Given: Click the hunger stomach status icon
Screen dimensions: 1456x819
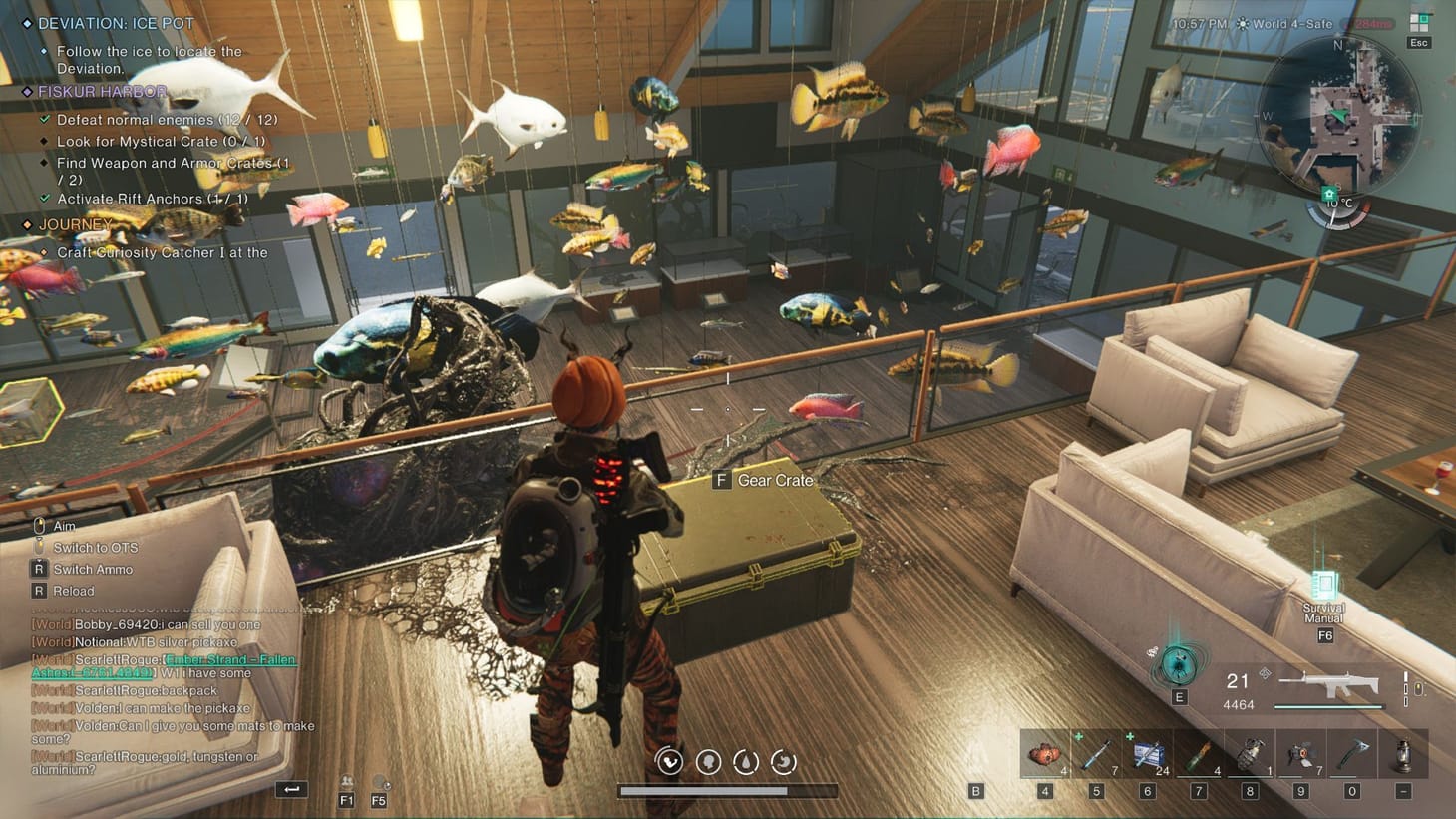Looking at the screenshot, I should [x=783, y=762].
